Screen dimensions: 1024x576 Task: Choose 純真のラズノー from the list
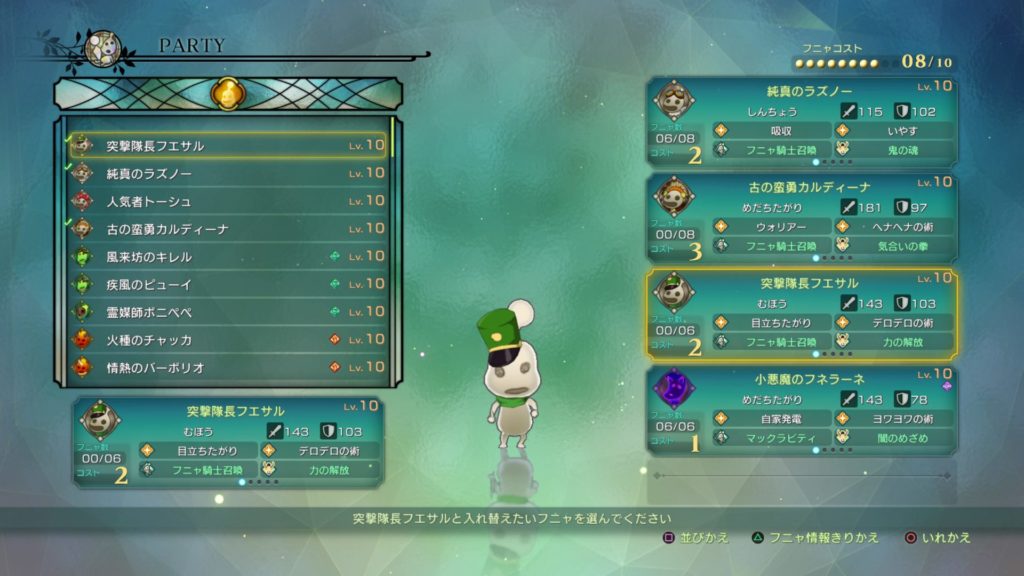coord(230,173)
